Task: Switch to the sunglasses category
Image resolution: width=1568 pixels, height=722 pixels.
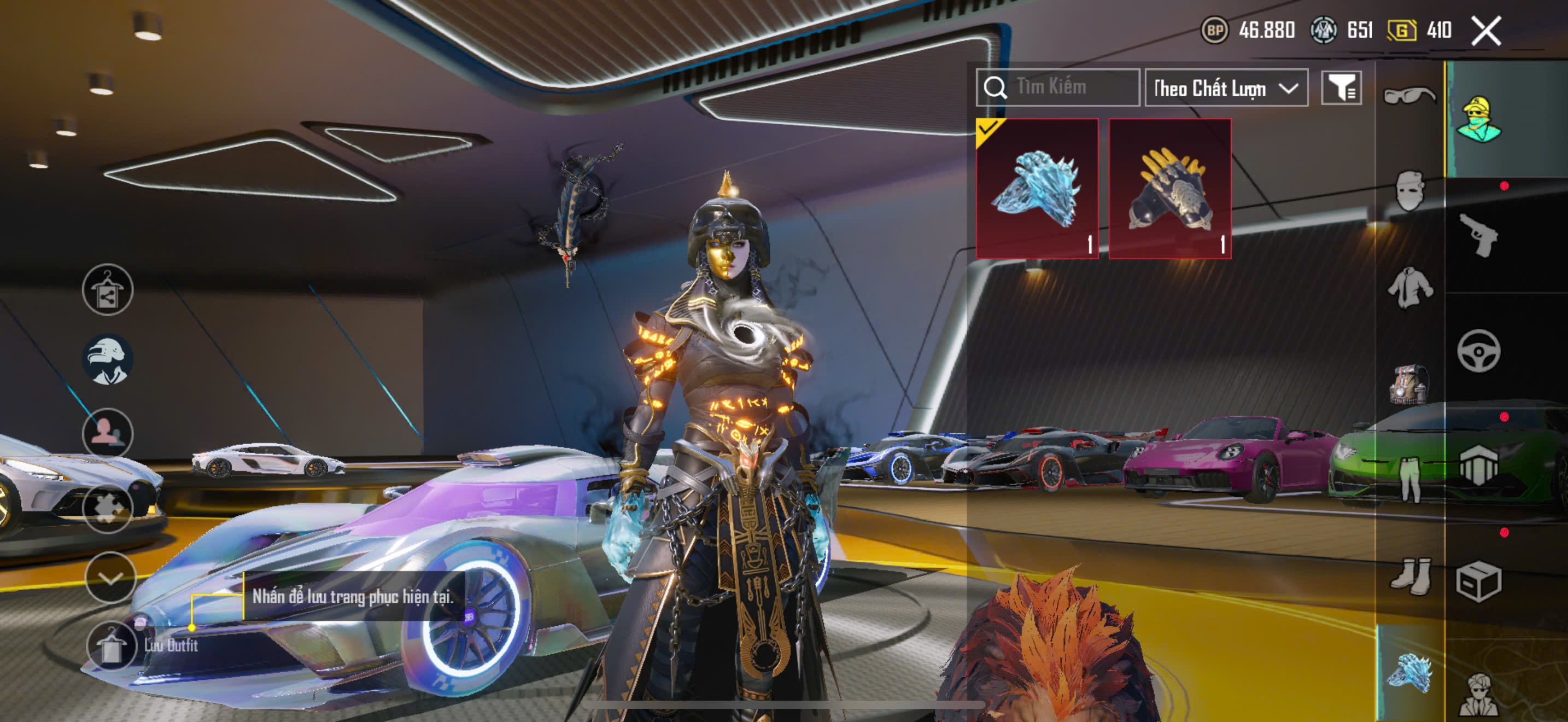Action: 1408,96
